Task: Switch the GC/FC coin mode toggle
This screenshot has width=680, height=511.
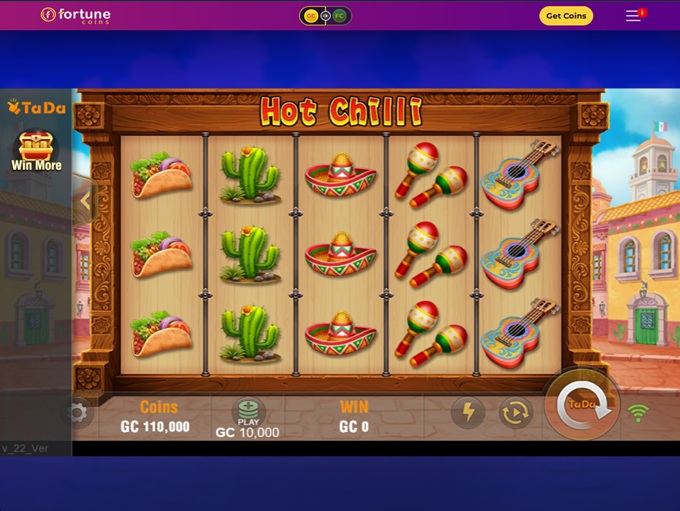Action: pos(325,16)
